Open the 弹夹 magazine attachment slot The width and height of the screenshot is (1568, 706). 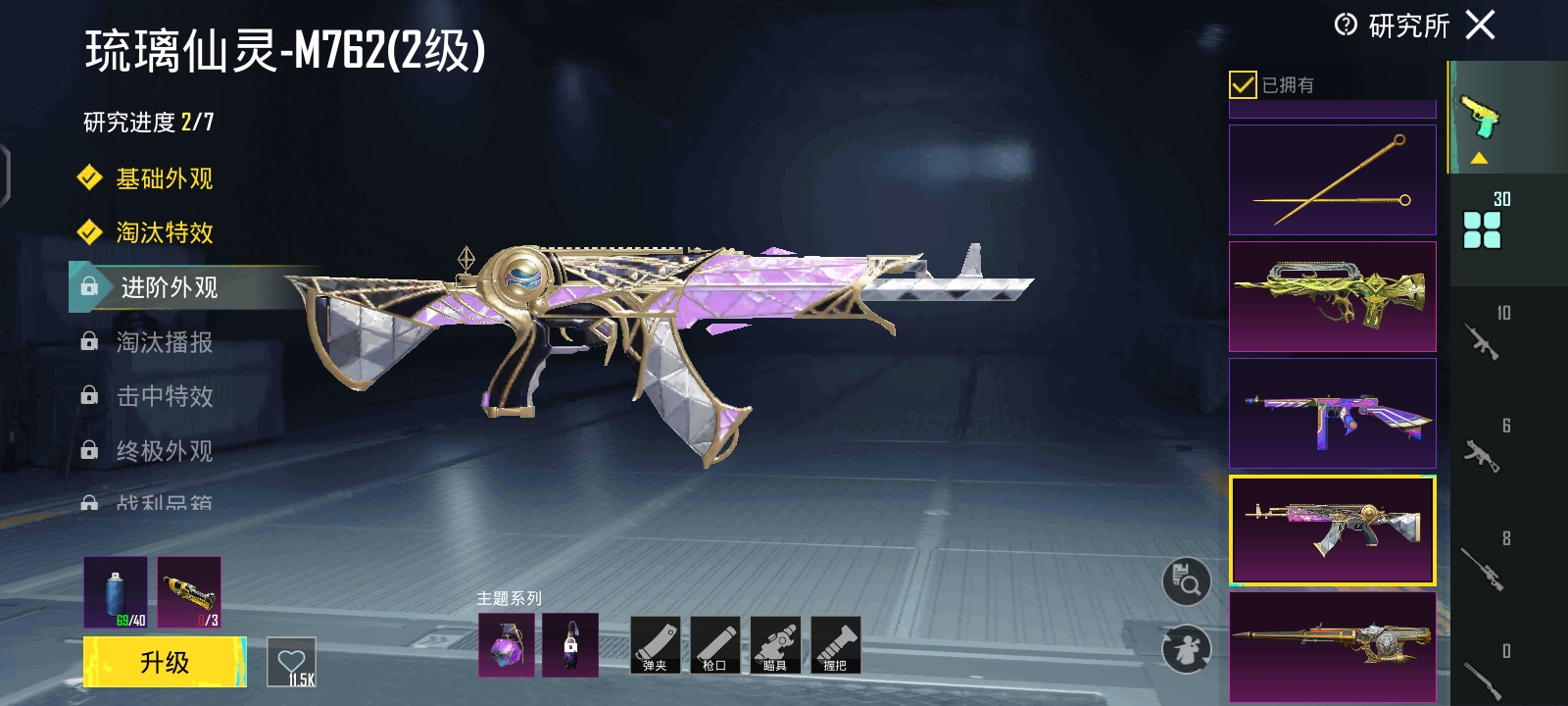tap(655, 644)
